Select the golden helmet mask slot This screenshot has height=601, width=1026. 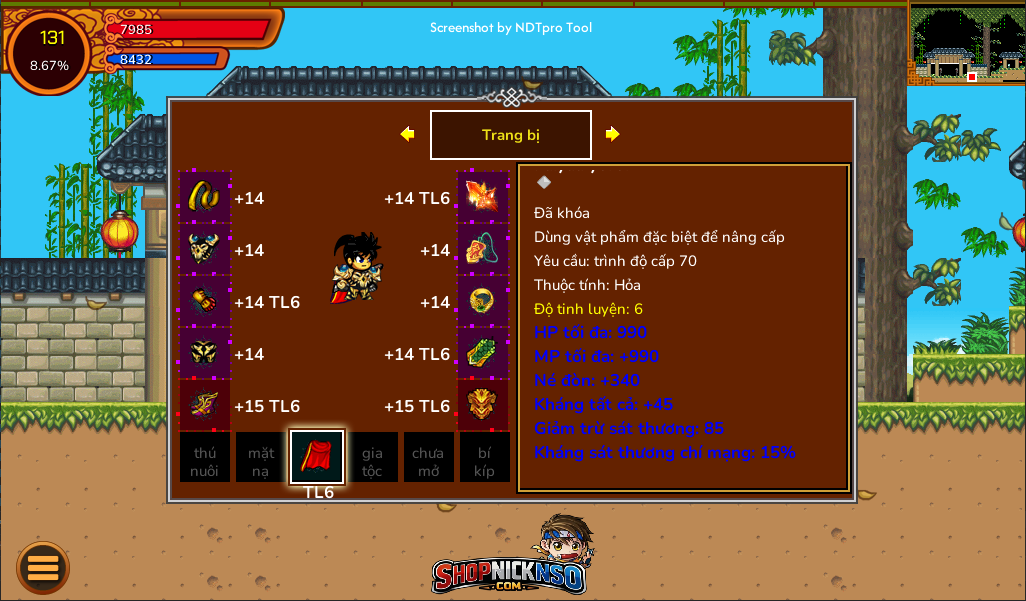(x=483, y=405)
